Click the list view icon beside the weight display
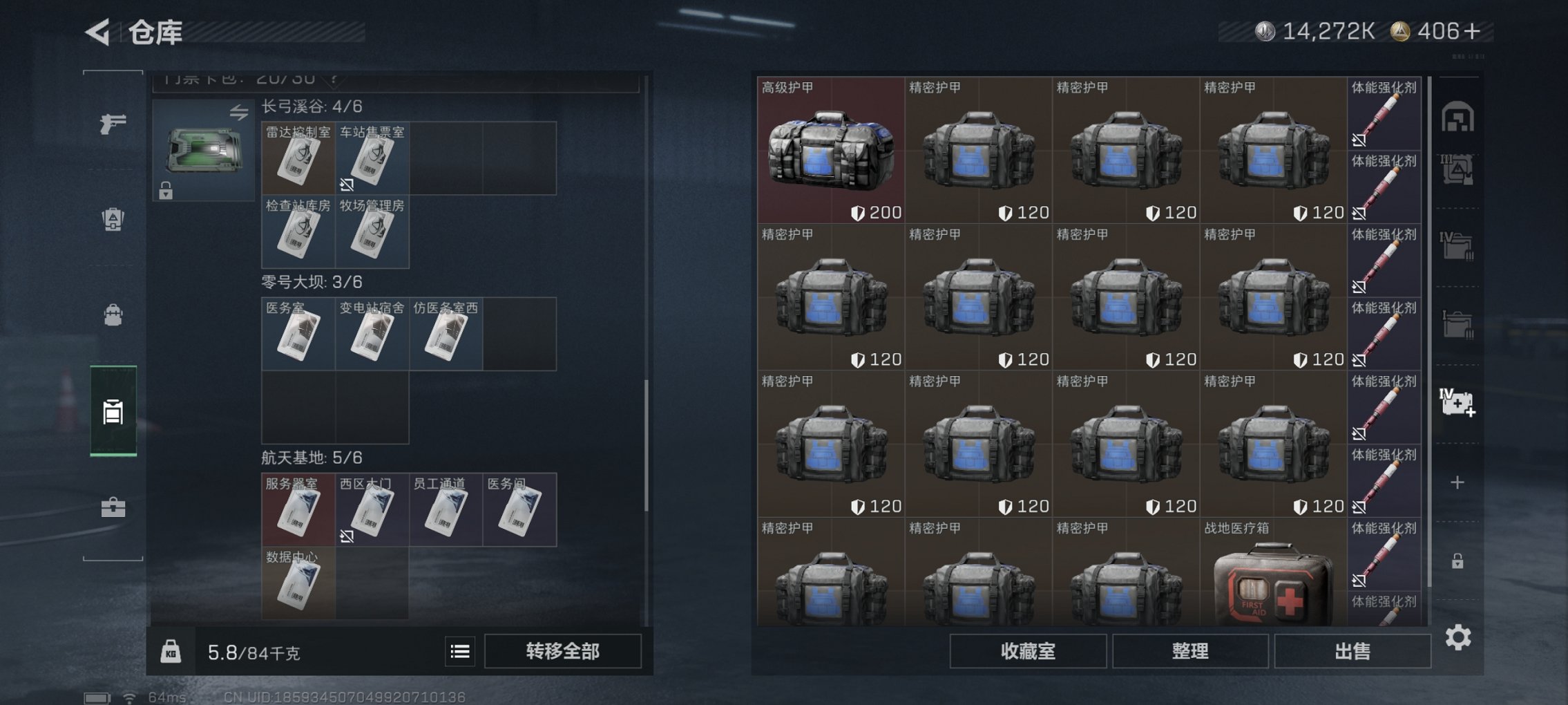Image resolution: width=1568 pixels, height=705 pixels. pos(460,652)
